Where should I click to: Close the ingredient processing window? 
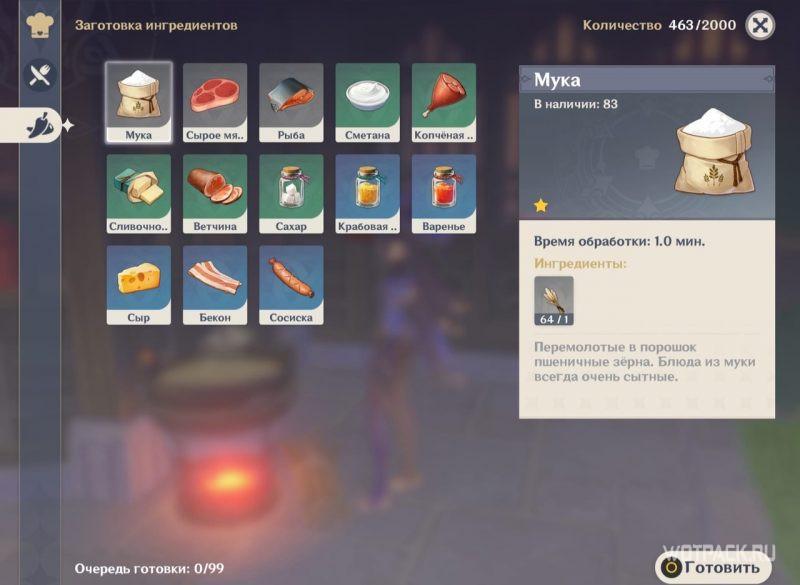point(760,25)
